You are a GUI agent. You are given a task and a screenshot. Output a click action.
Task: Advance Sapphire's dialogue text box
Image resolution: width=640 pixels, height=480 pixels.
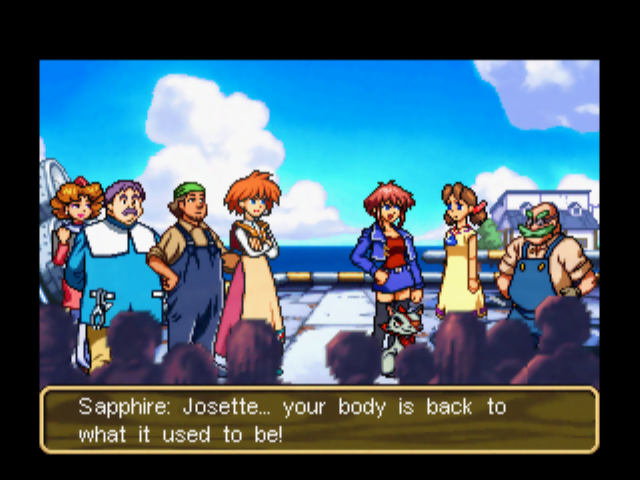319,421
